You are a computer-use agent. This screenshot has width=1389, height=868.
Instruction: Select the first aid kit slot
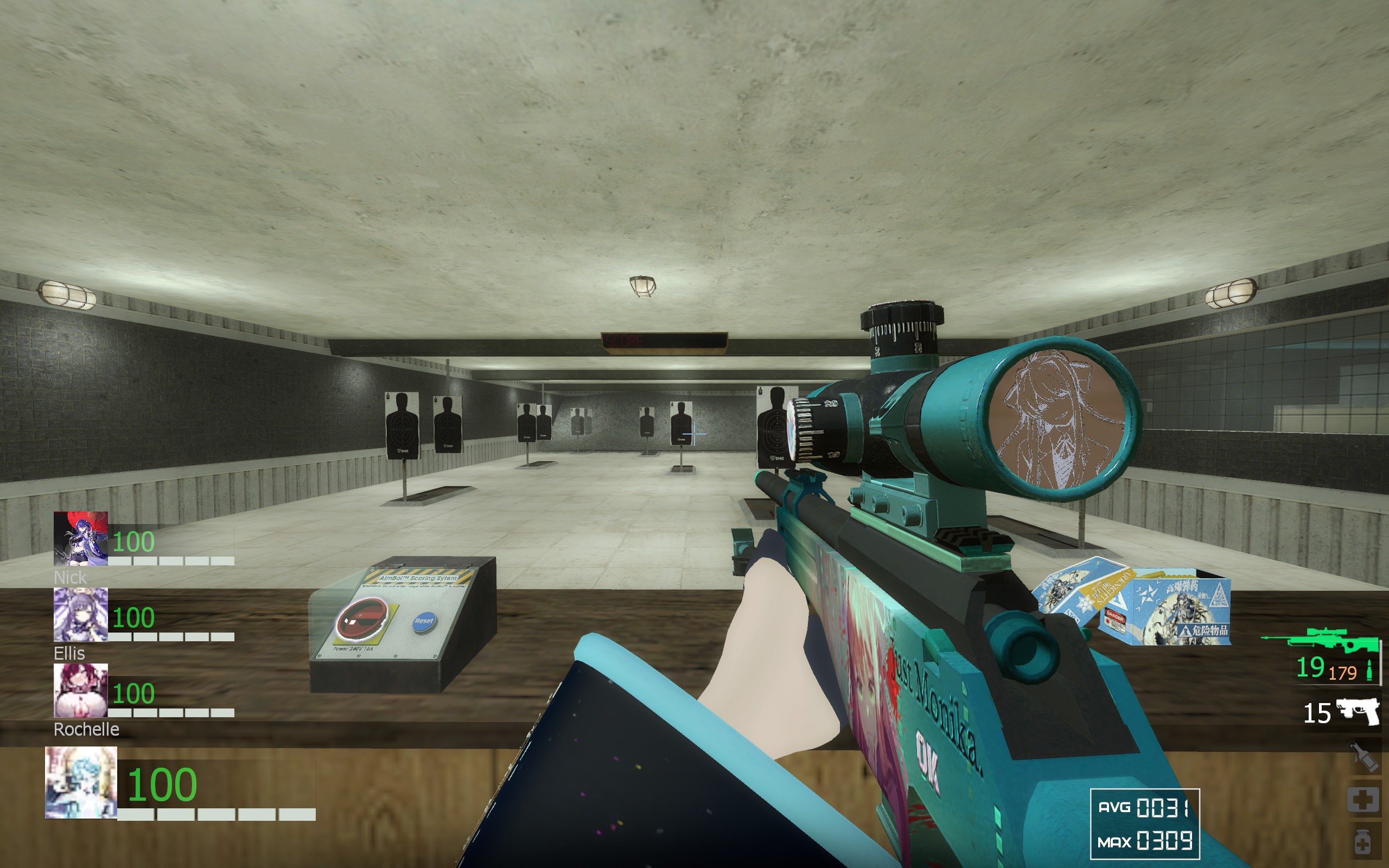(x=1362, y=799)
